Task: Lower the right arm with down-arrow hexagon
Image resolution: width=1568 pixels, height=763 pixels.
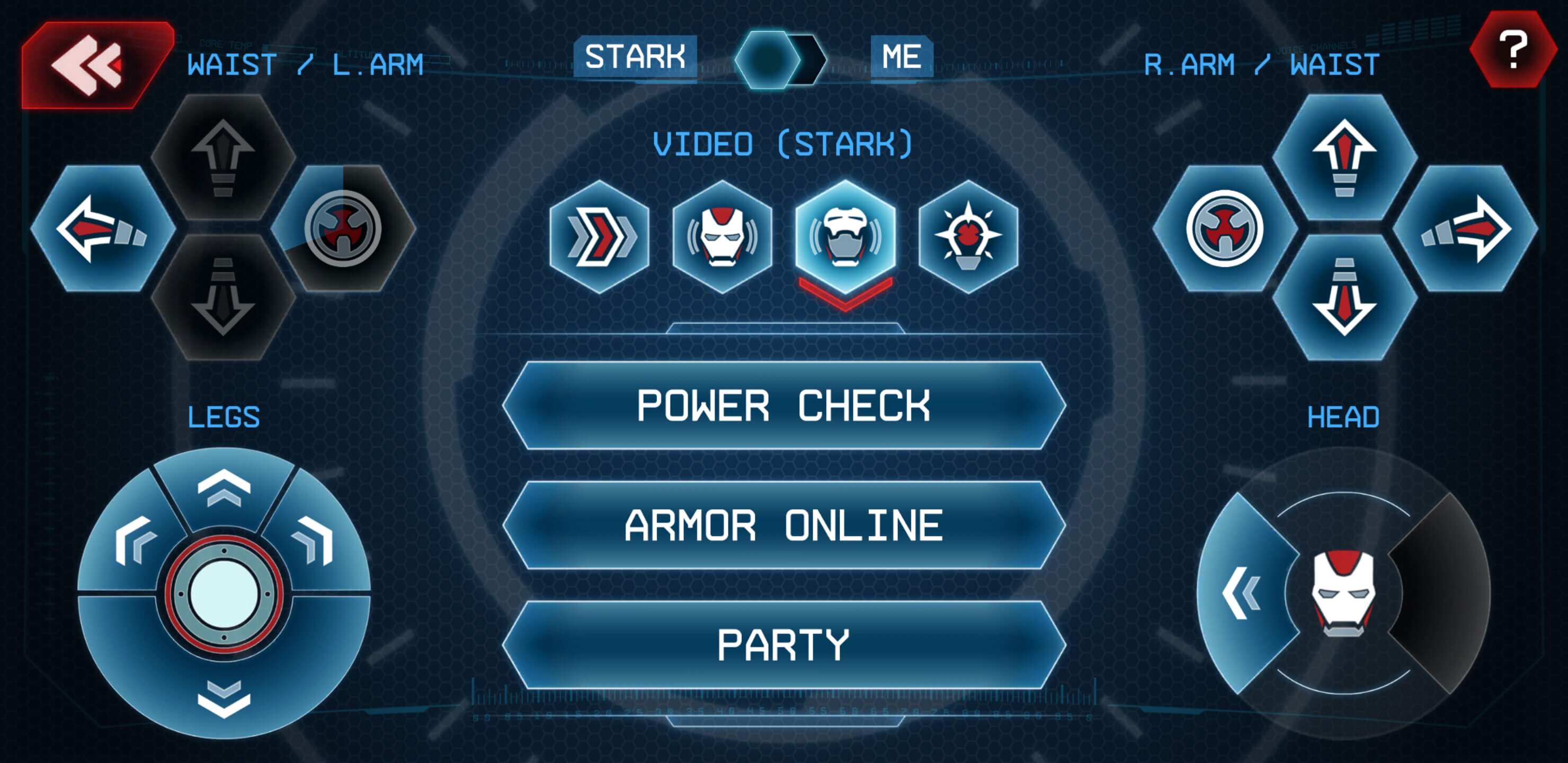Action: coord(1344,297)
